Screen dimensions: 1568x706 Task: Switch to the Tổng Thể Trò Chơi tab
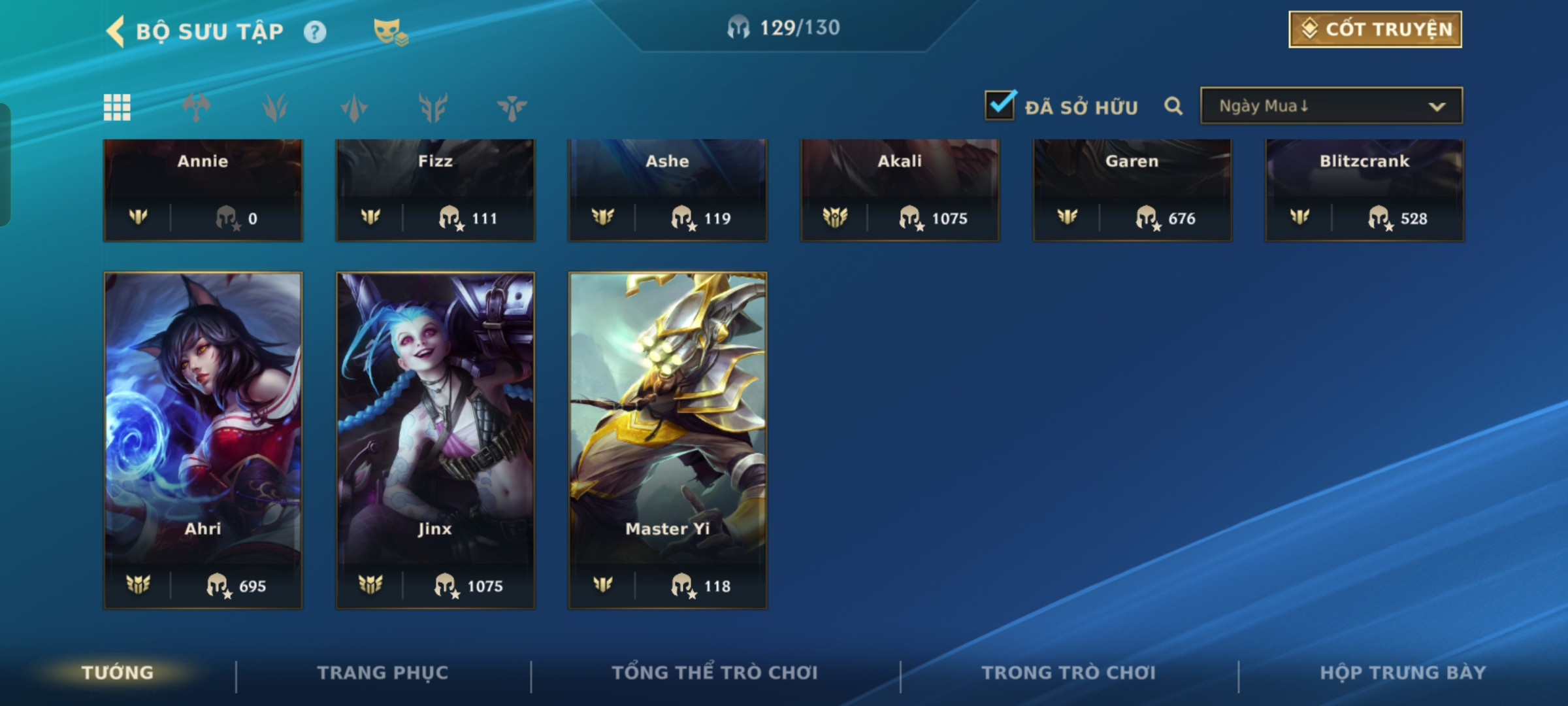pos(714,673)
